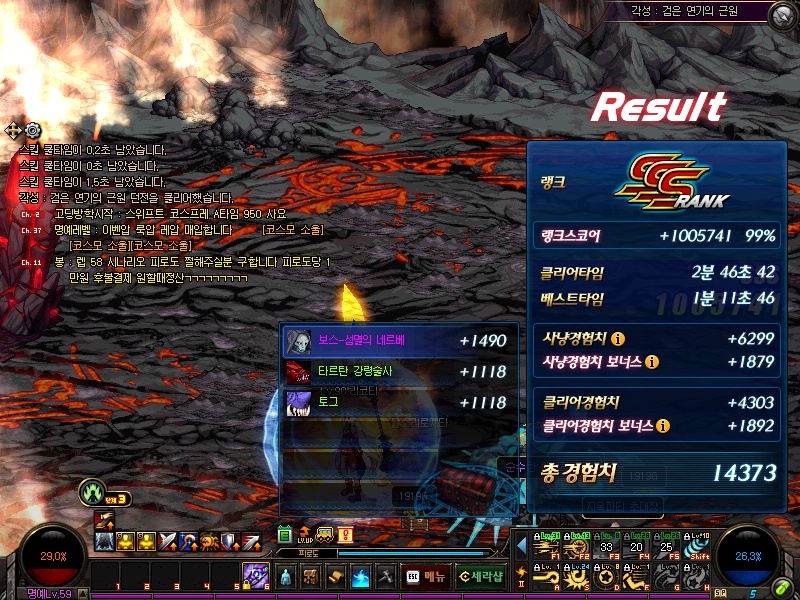The width and height of the screenshot is (800, 600).
Task: Open the character info icon
Action: pos(285,577)
